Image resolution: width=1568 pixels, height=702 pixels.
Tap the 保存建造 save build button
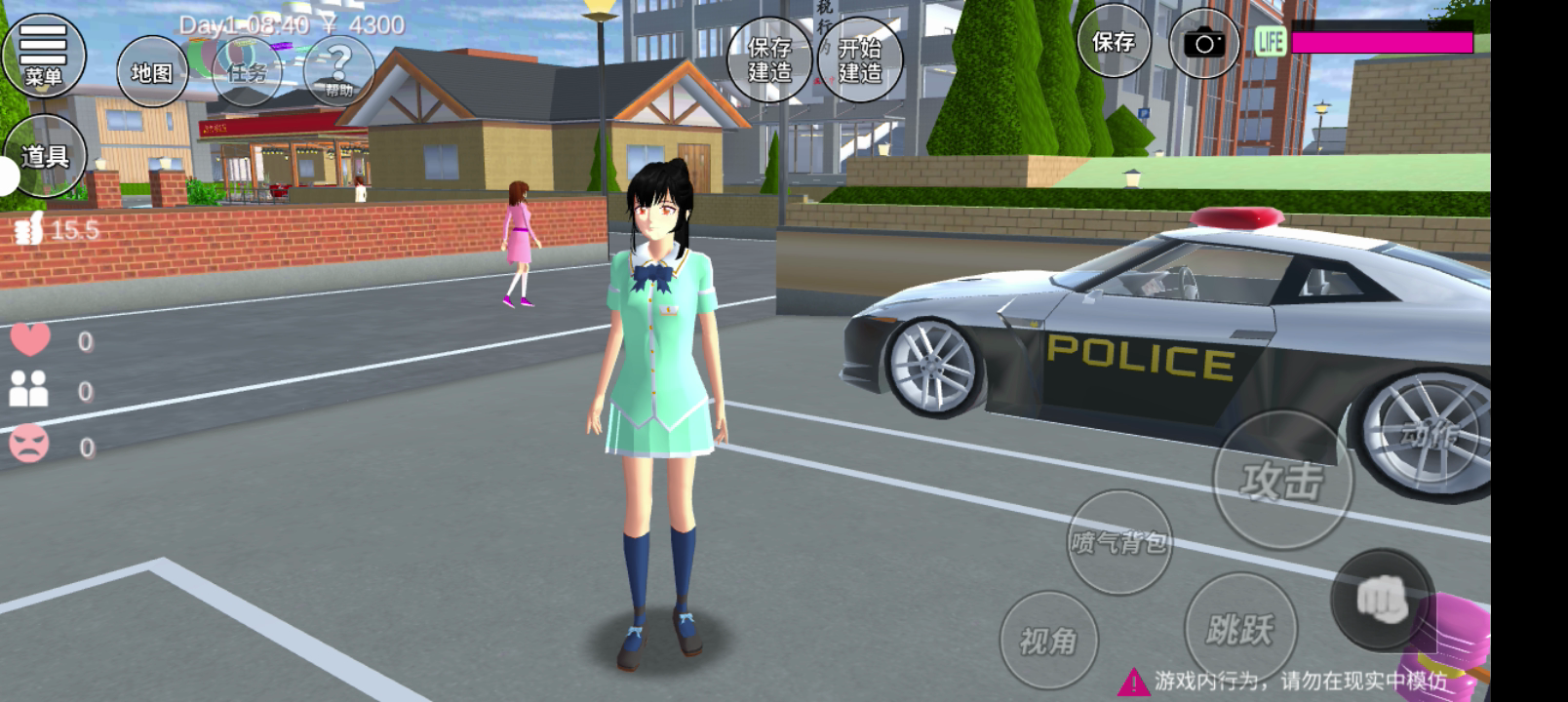(769, 59)
